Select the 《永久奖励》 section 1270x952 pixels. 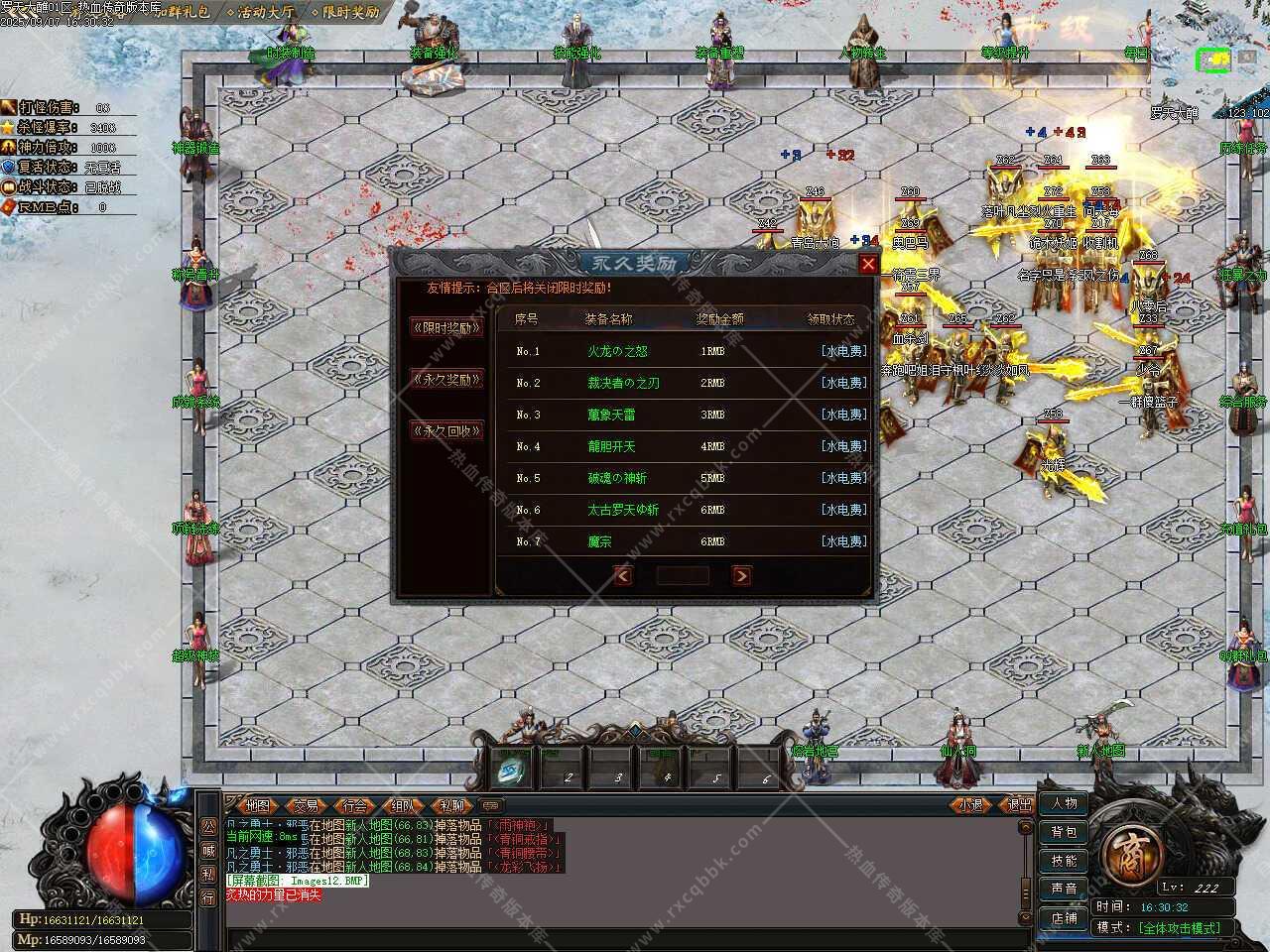[446, 379]
